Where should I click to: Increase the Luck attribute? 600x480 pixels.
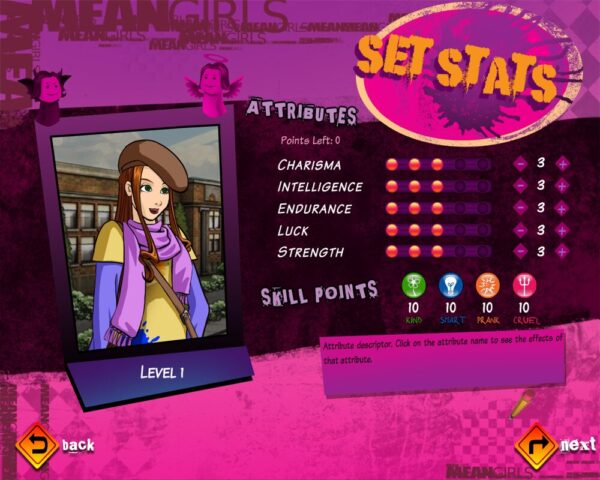click(562, 230)
